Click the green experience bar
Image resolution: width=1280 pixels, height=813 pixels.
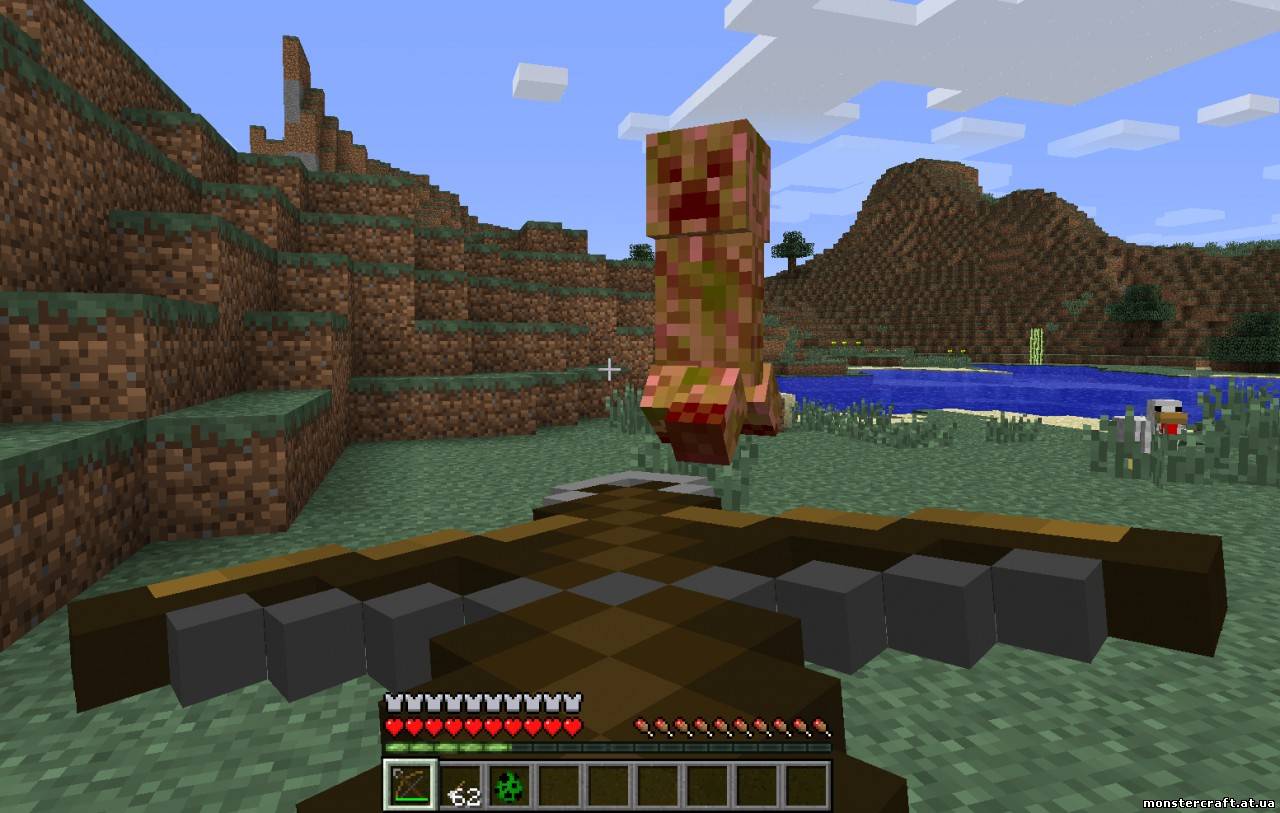(450, 746)
